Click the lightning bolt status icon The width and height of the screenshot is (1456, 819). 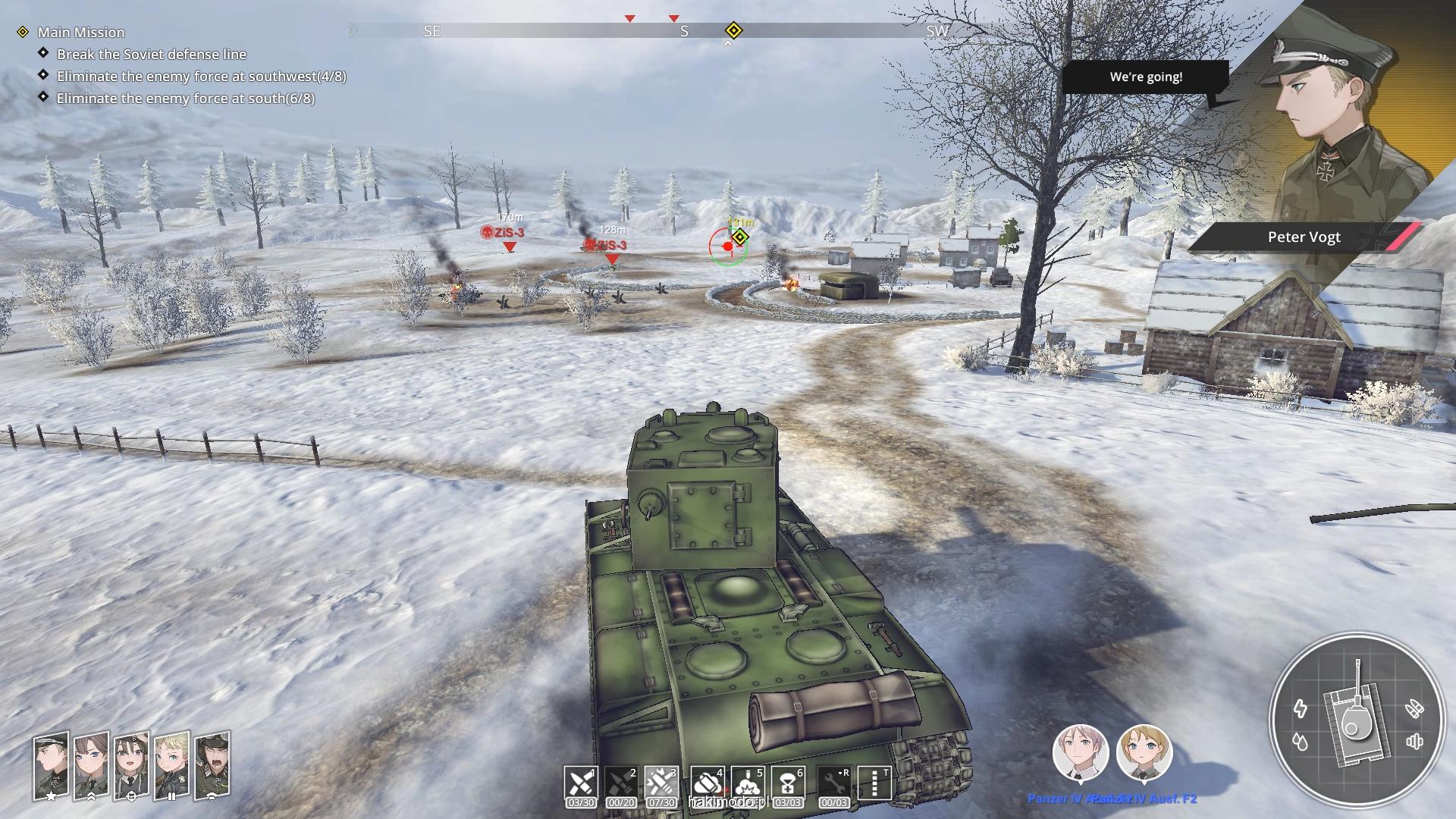tap(1301, 708)
